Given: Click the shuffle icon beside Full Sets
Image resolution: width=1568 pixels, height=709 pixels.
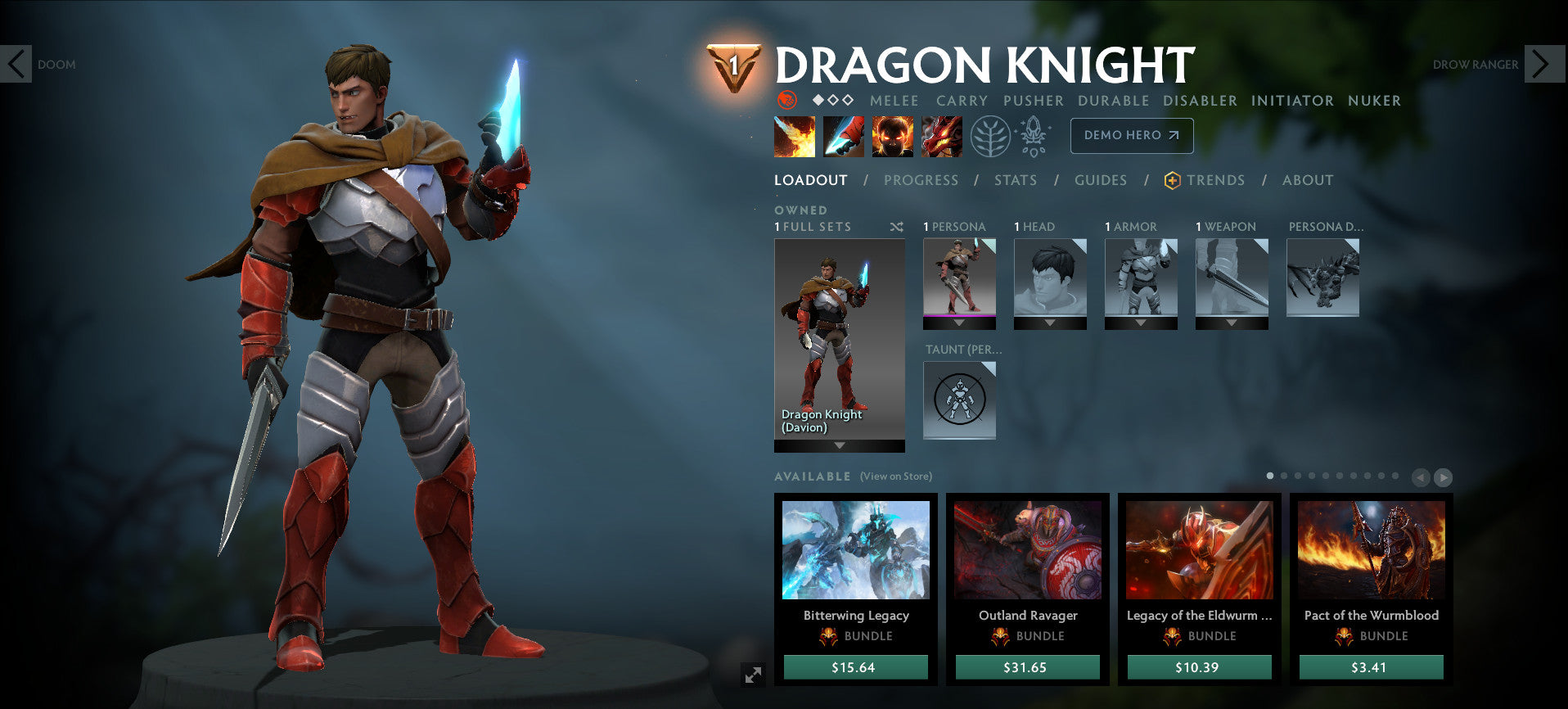Looking at the screenshot, I should click(897, 227).
